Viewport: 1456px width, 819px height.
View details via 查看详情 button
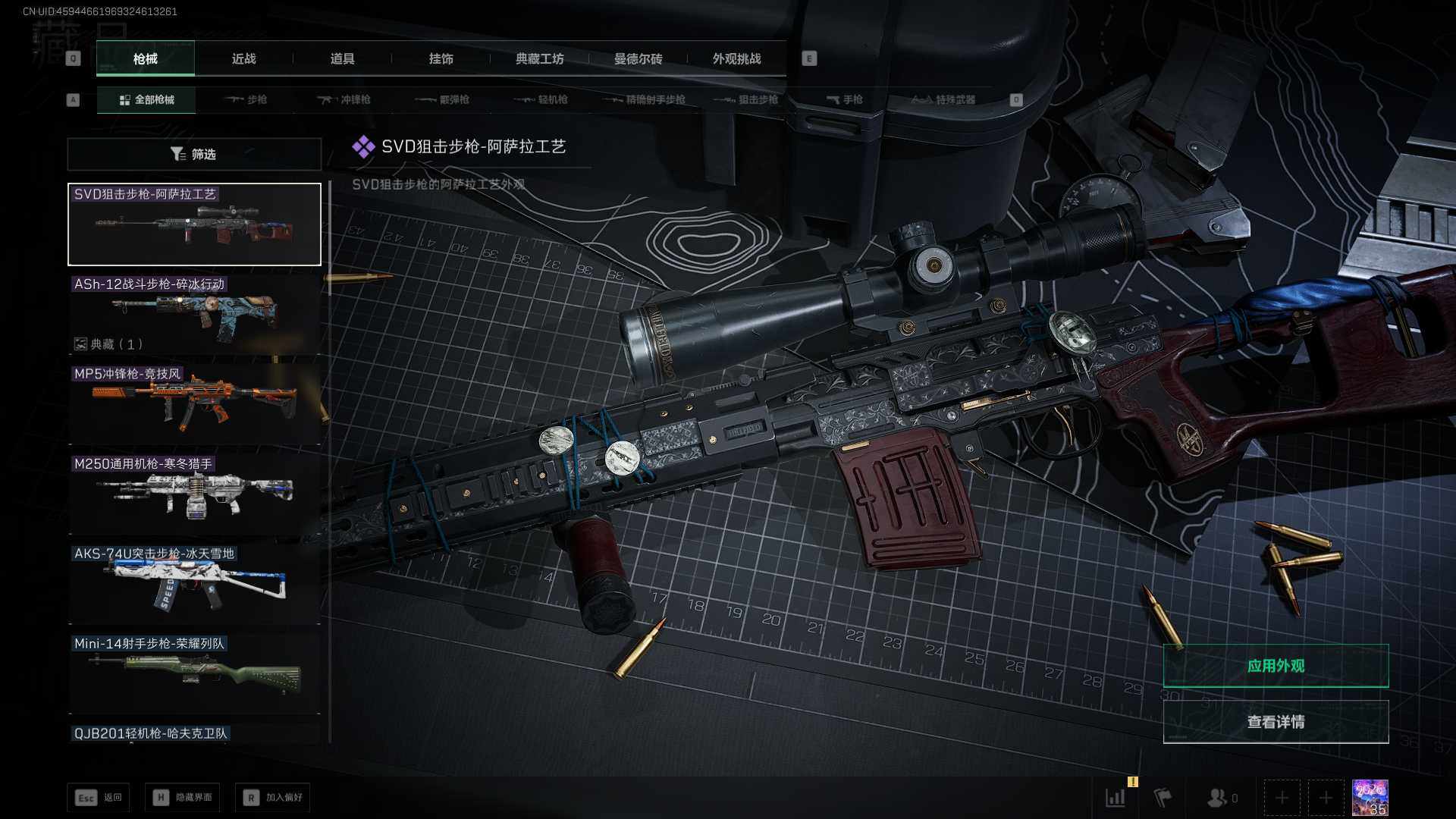[1276, 722]
